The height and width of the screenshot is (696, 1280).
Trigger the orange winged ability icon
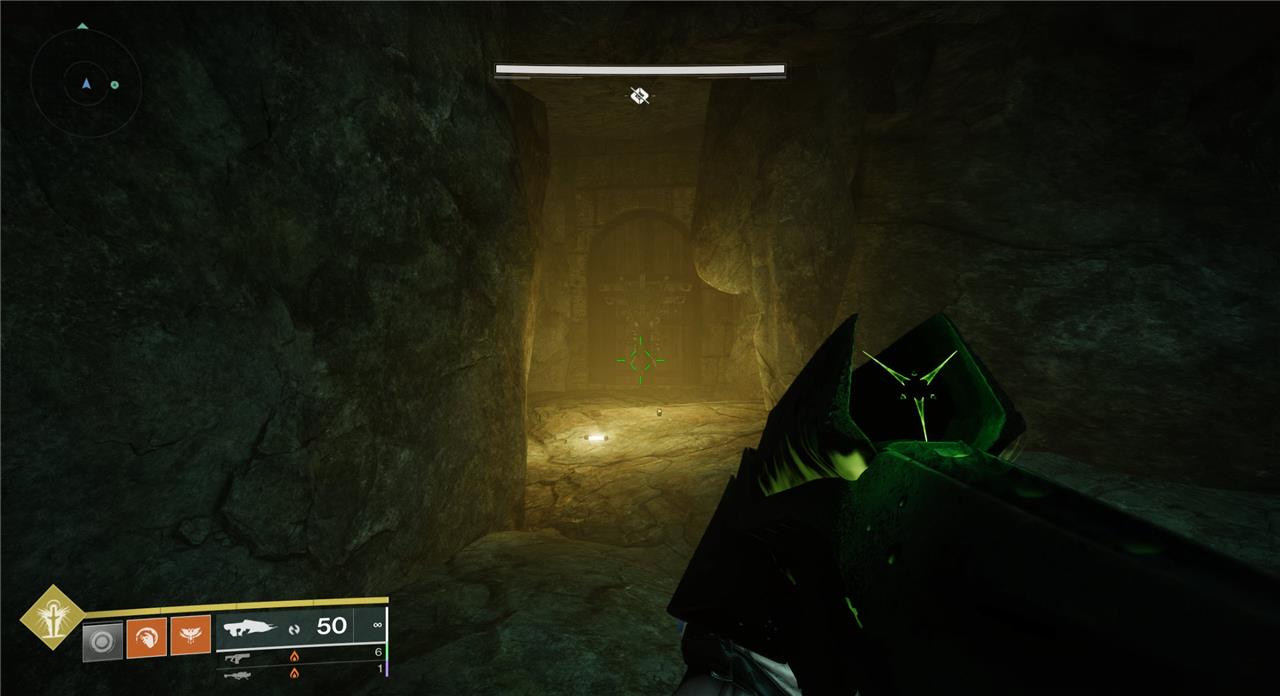[190, 636]
